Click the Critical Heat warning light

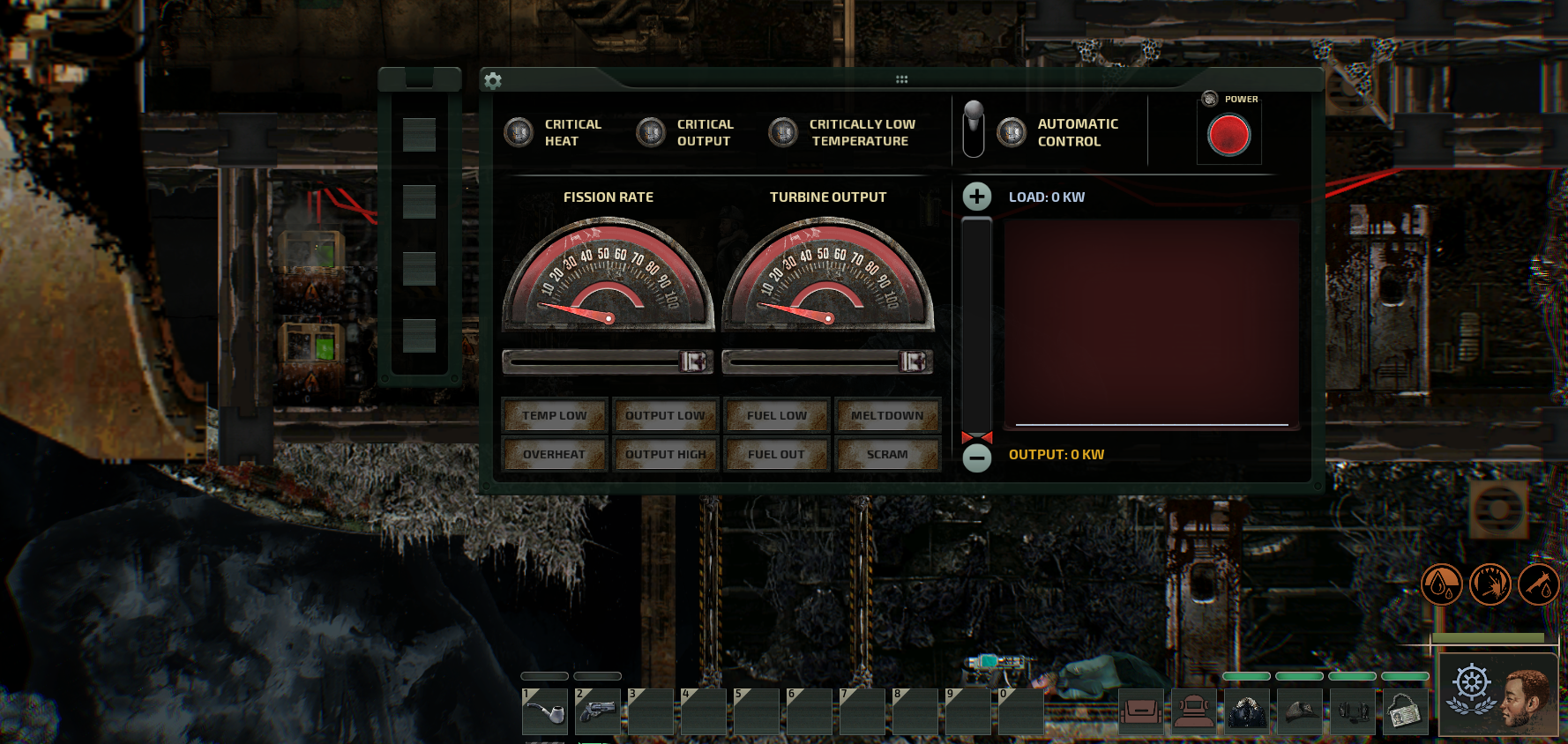click(519, 132)
